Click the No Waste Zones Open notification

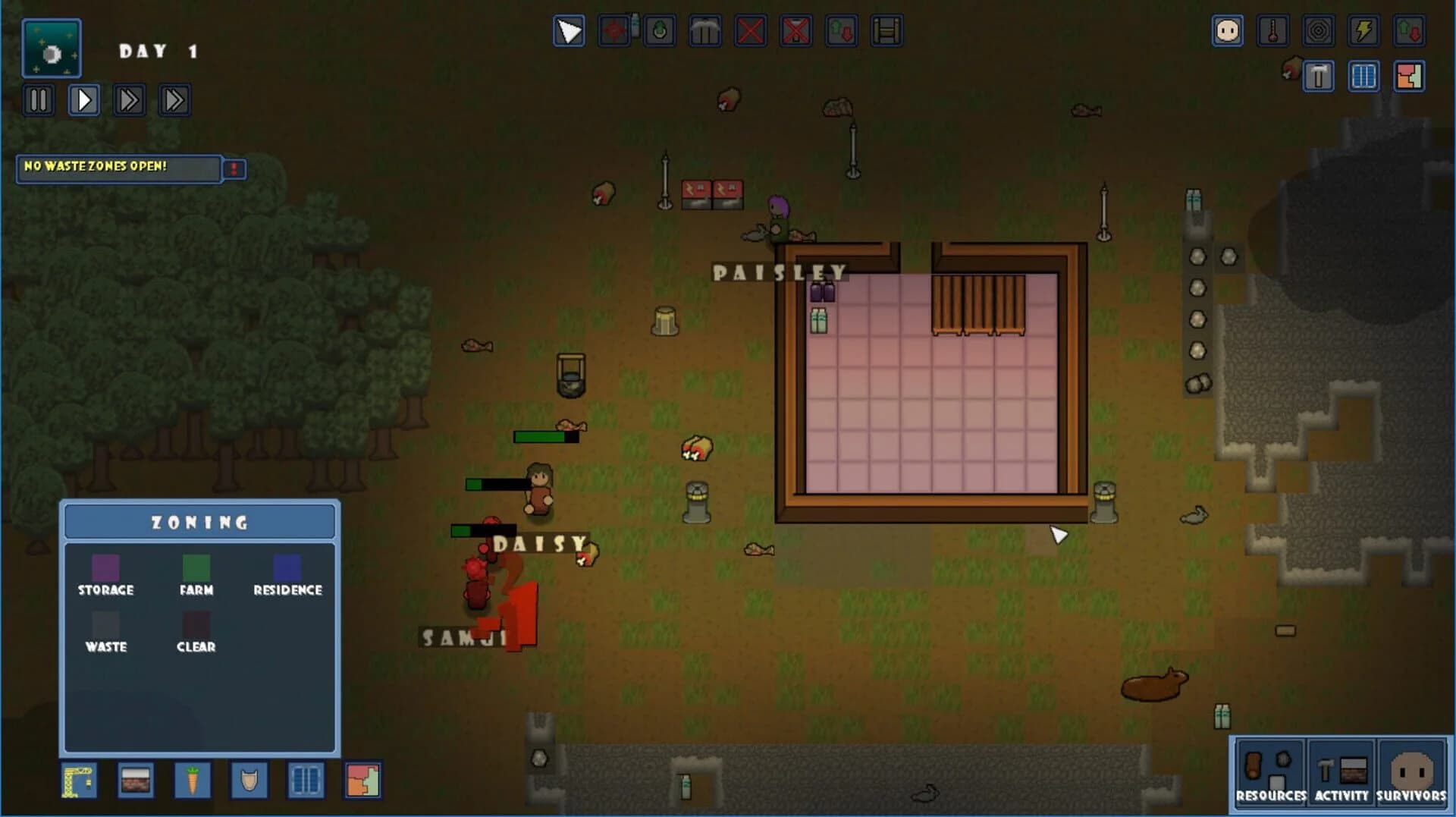pos(118,168)
